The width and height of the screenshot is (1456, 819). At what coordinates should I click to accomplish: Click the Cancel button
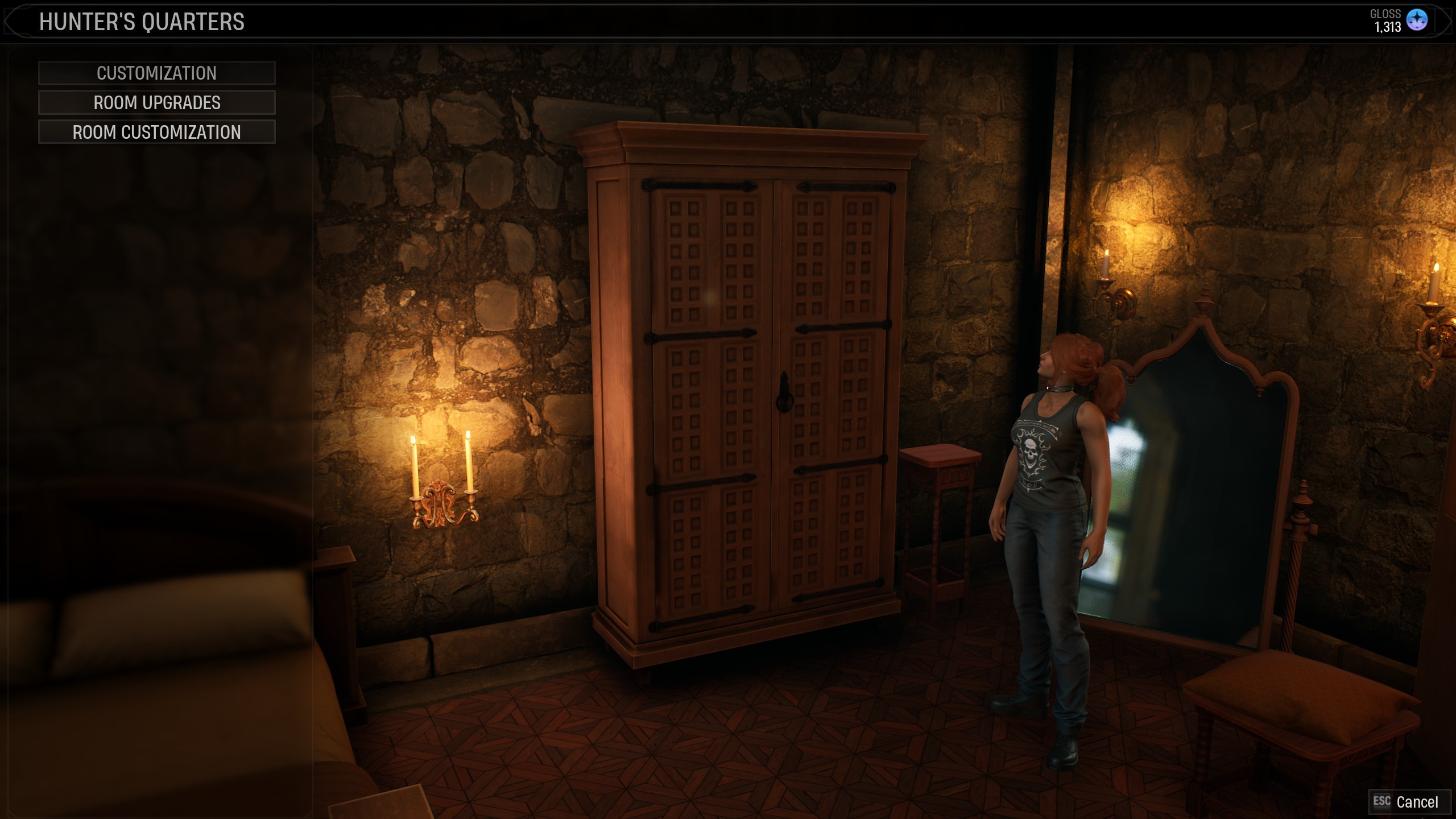1408,802
